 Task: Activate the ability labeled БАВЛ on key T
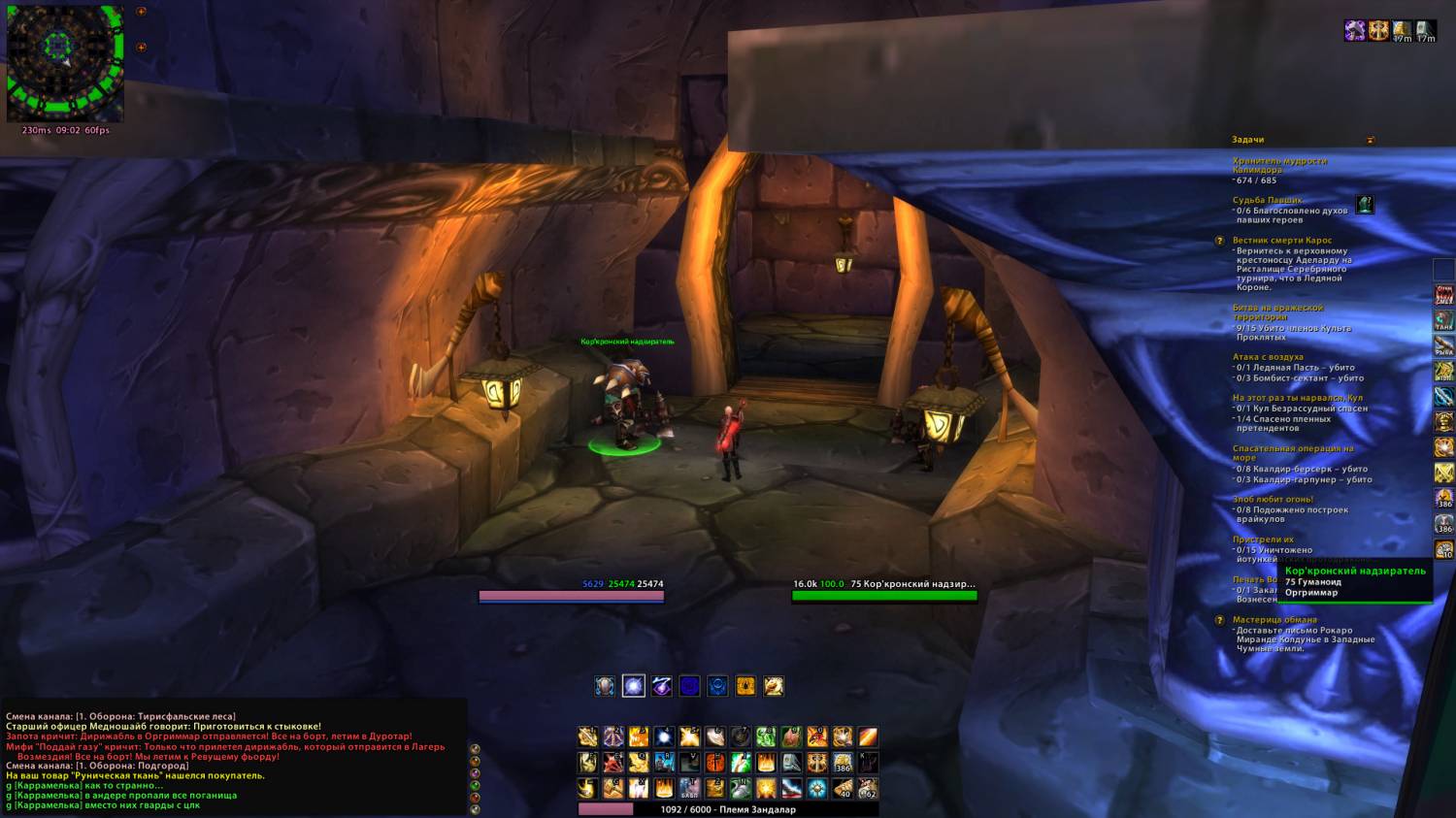click(x=689, y=788)
